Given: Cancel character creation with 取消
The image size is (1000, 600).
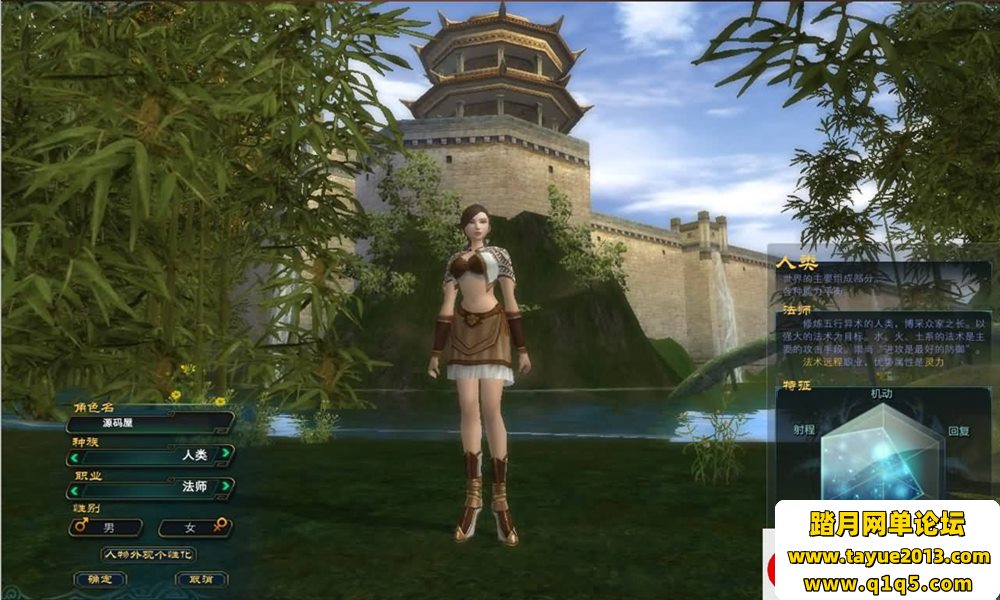Looking at the screenshot, I should 201,579.
